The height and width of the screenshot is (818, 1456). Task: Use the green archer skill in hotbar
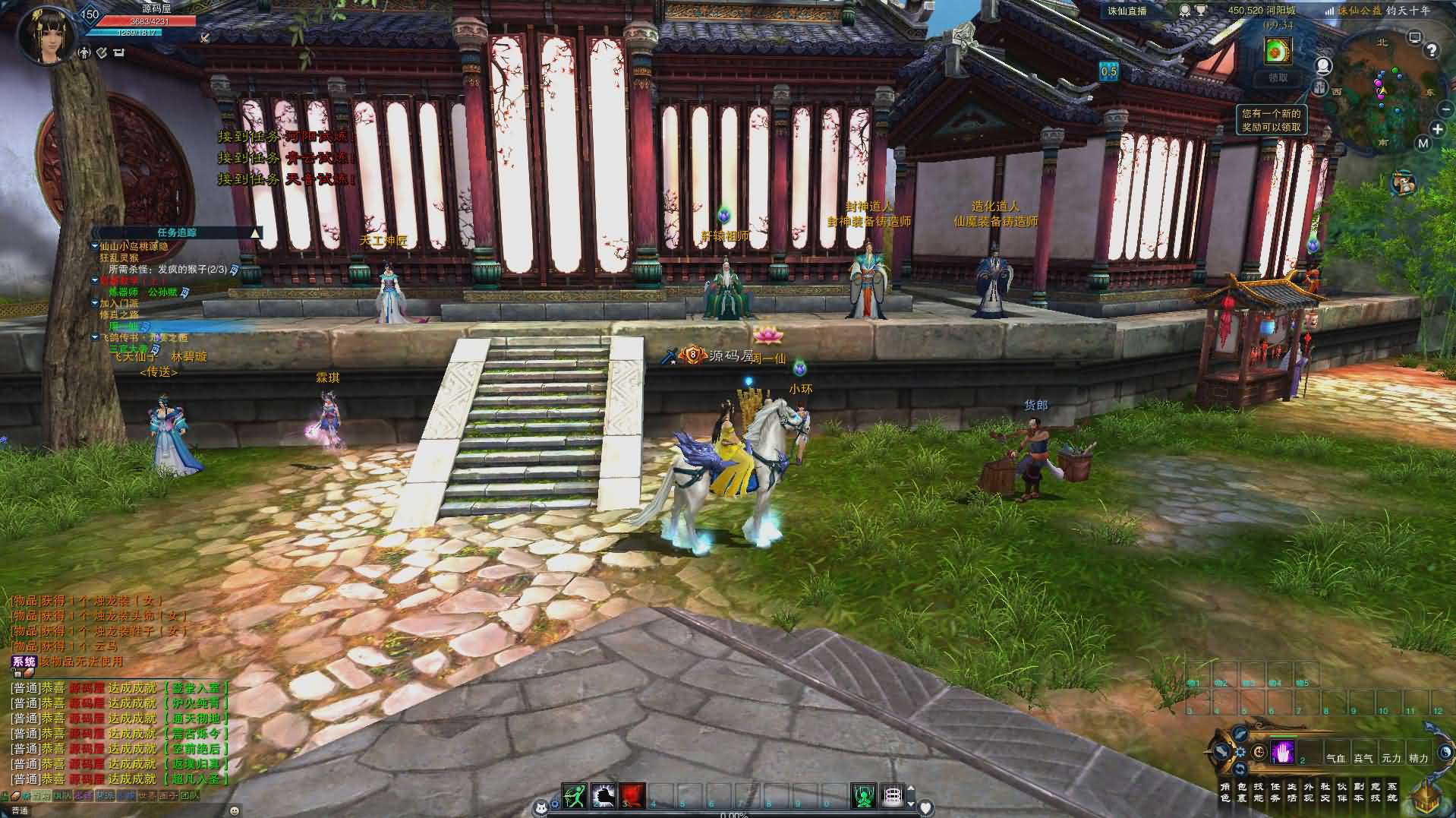(x=574, y=795)
